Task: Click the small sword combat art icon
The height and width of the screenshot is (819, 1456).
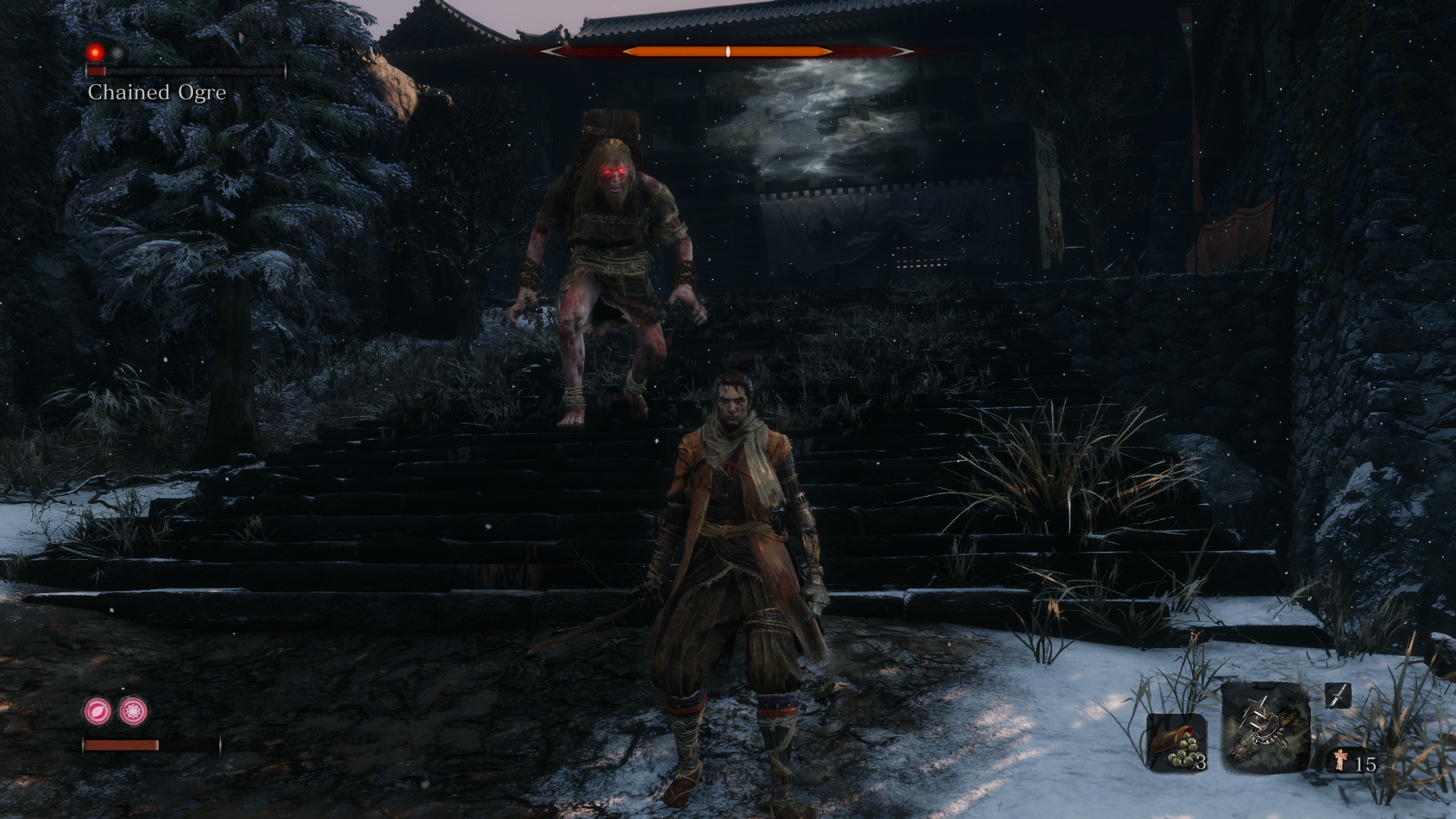Action: pyautogui.click(x=1337, y=696)
